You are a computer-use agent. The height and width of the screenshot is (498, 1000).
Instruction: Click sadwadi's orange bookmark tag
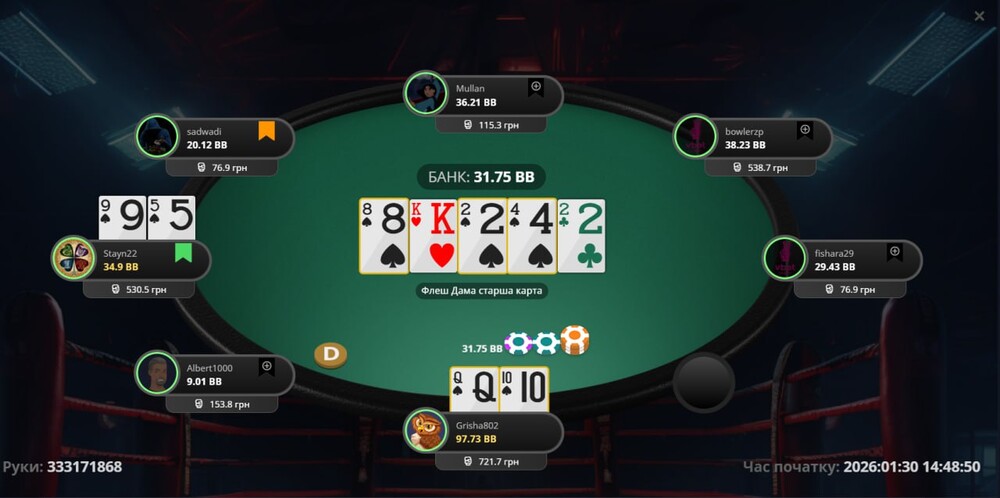267,131
